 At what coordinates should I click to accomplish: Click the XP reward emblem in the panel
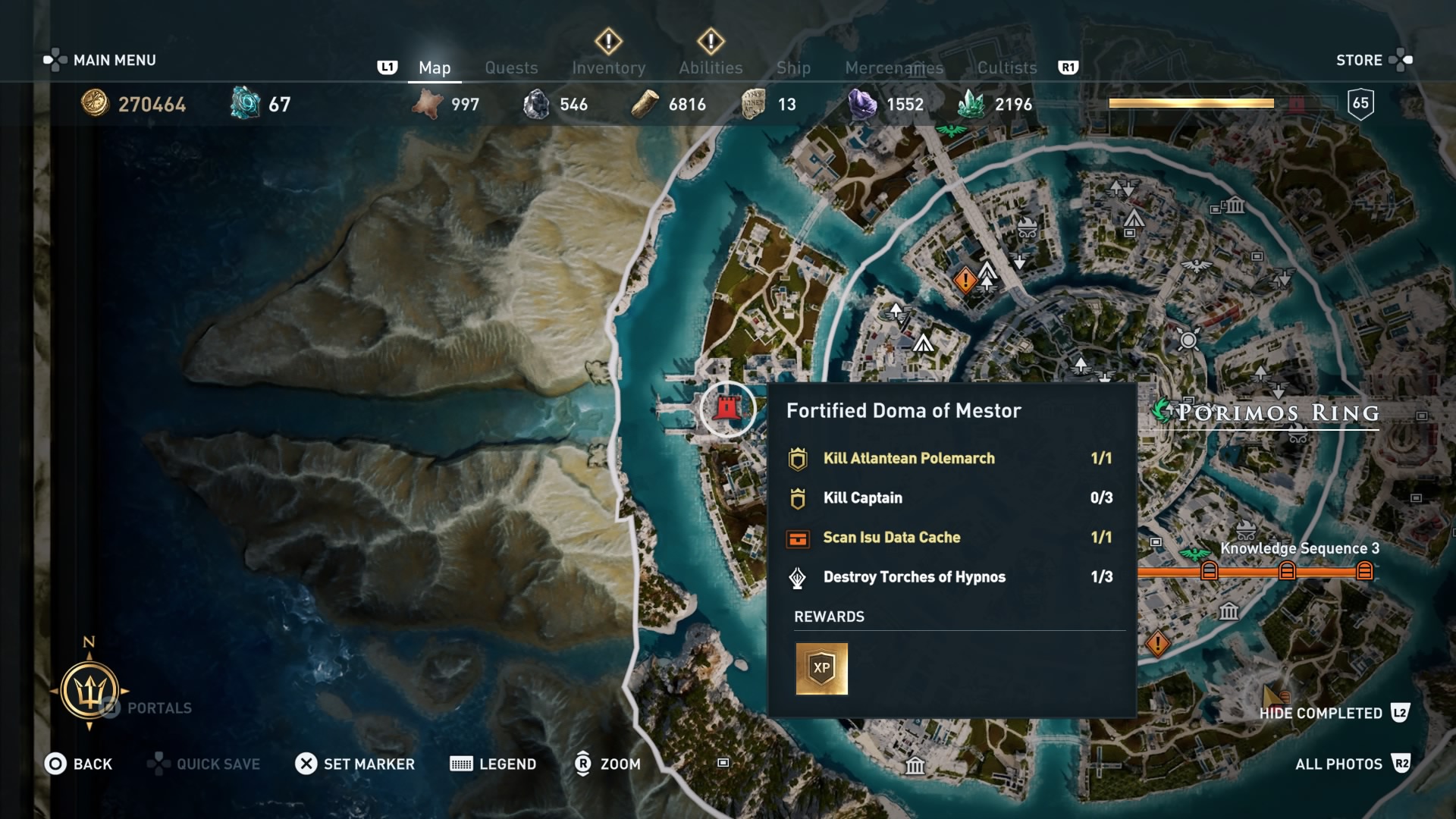pos(821,669)
